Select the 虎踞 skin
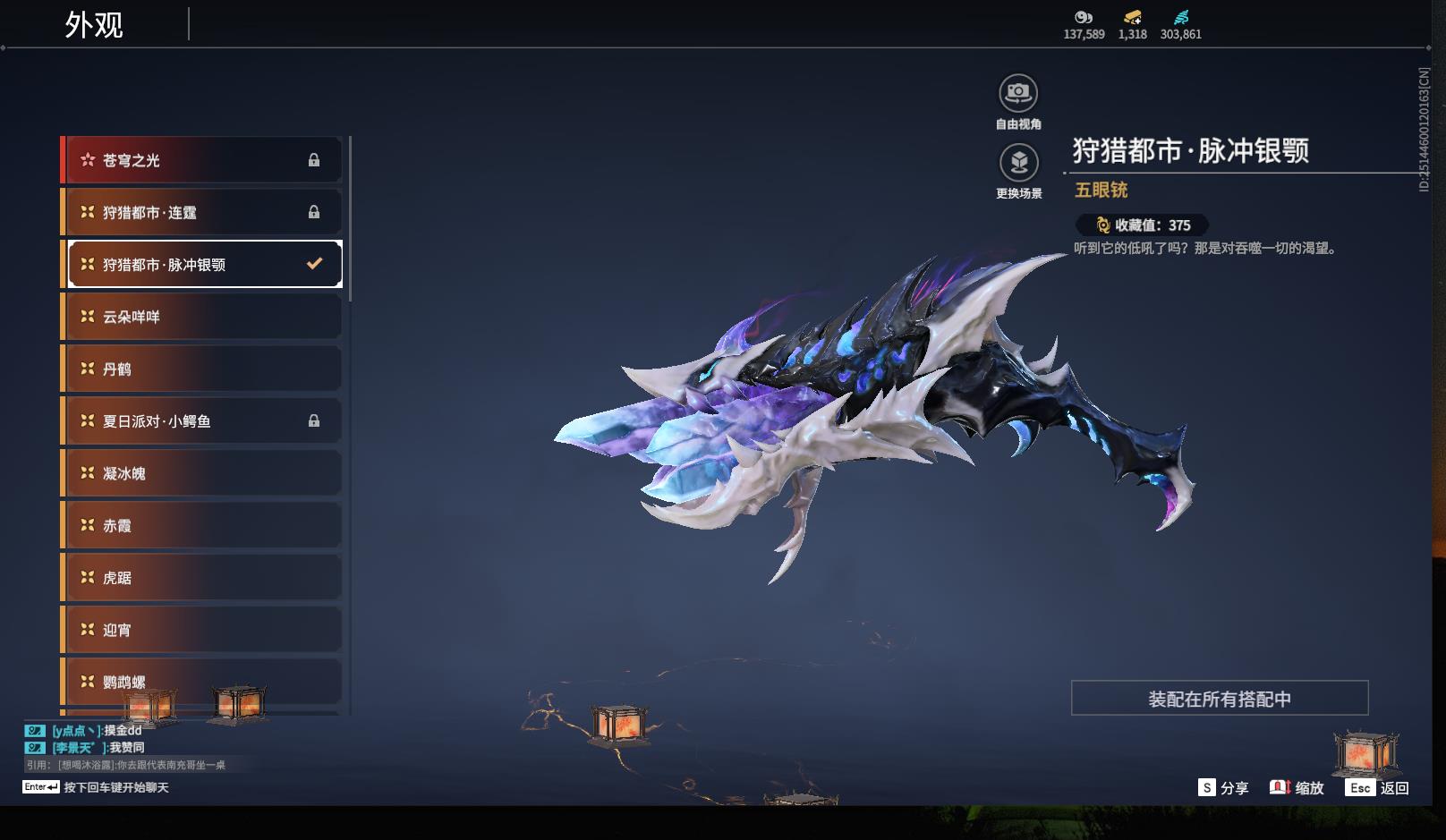The height and width of the screenshot is (840, 1446). coord(203,578)
